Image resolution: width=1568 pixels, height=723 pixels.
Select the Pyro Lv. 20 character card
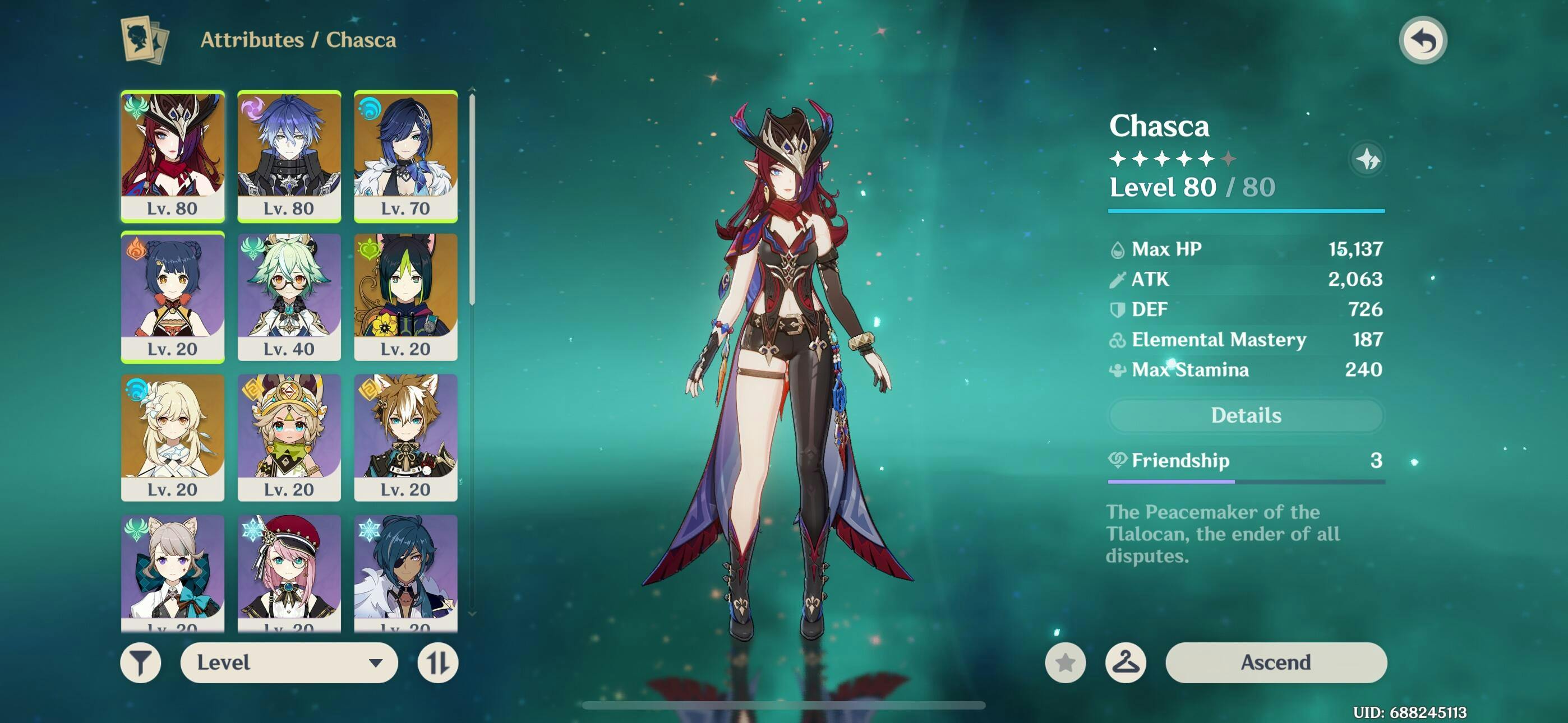click(x=172, y=296)
